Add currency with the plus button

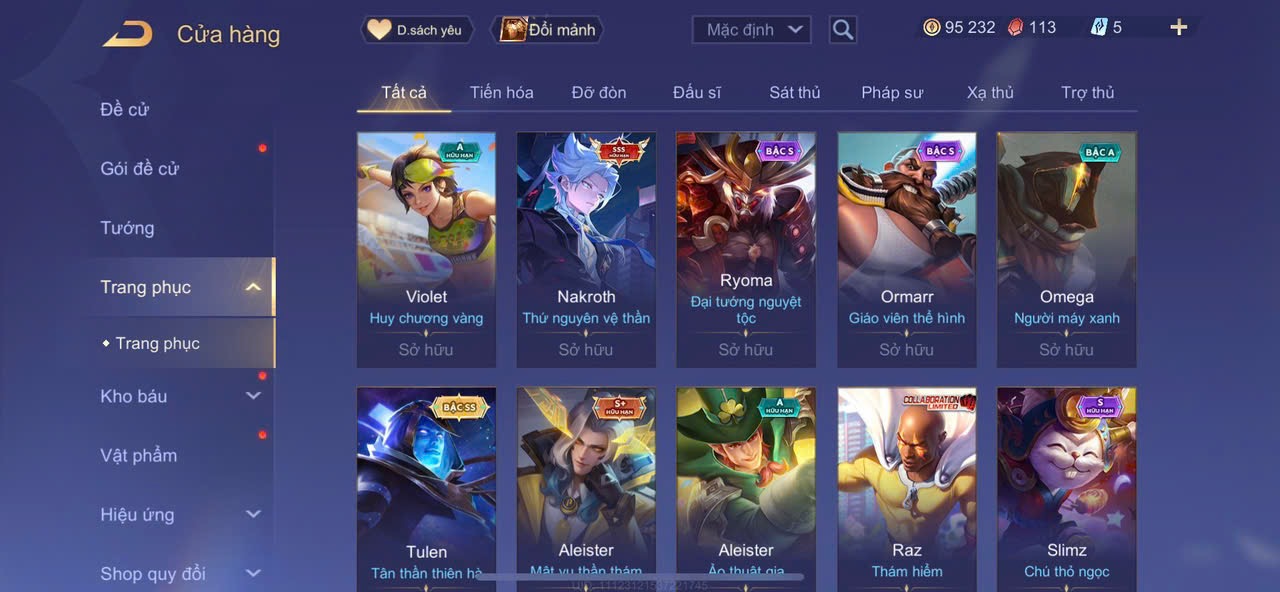click(1179, 28)
